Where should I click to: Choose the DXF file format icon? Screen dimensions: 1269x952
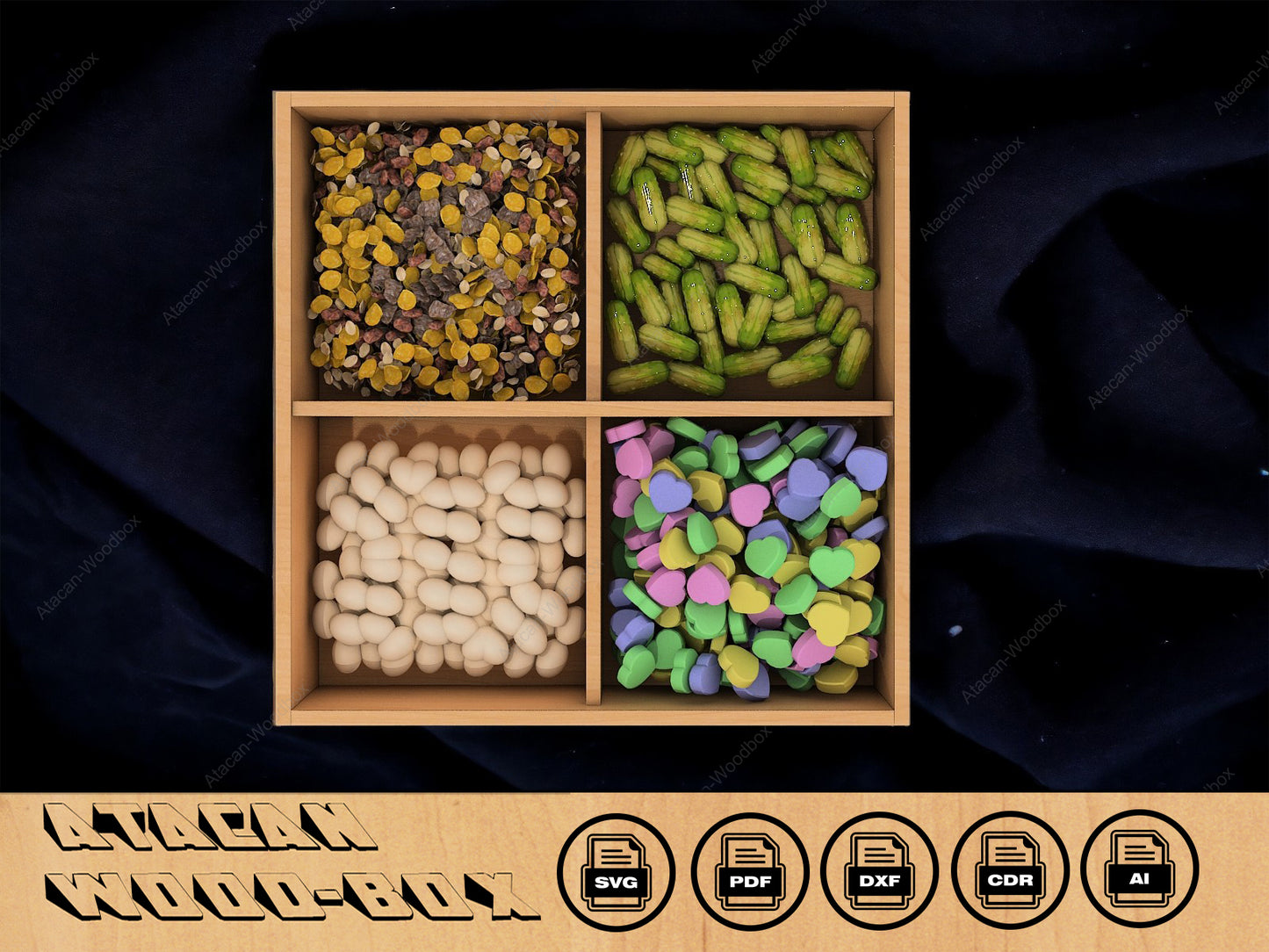(x=879, y=871)
